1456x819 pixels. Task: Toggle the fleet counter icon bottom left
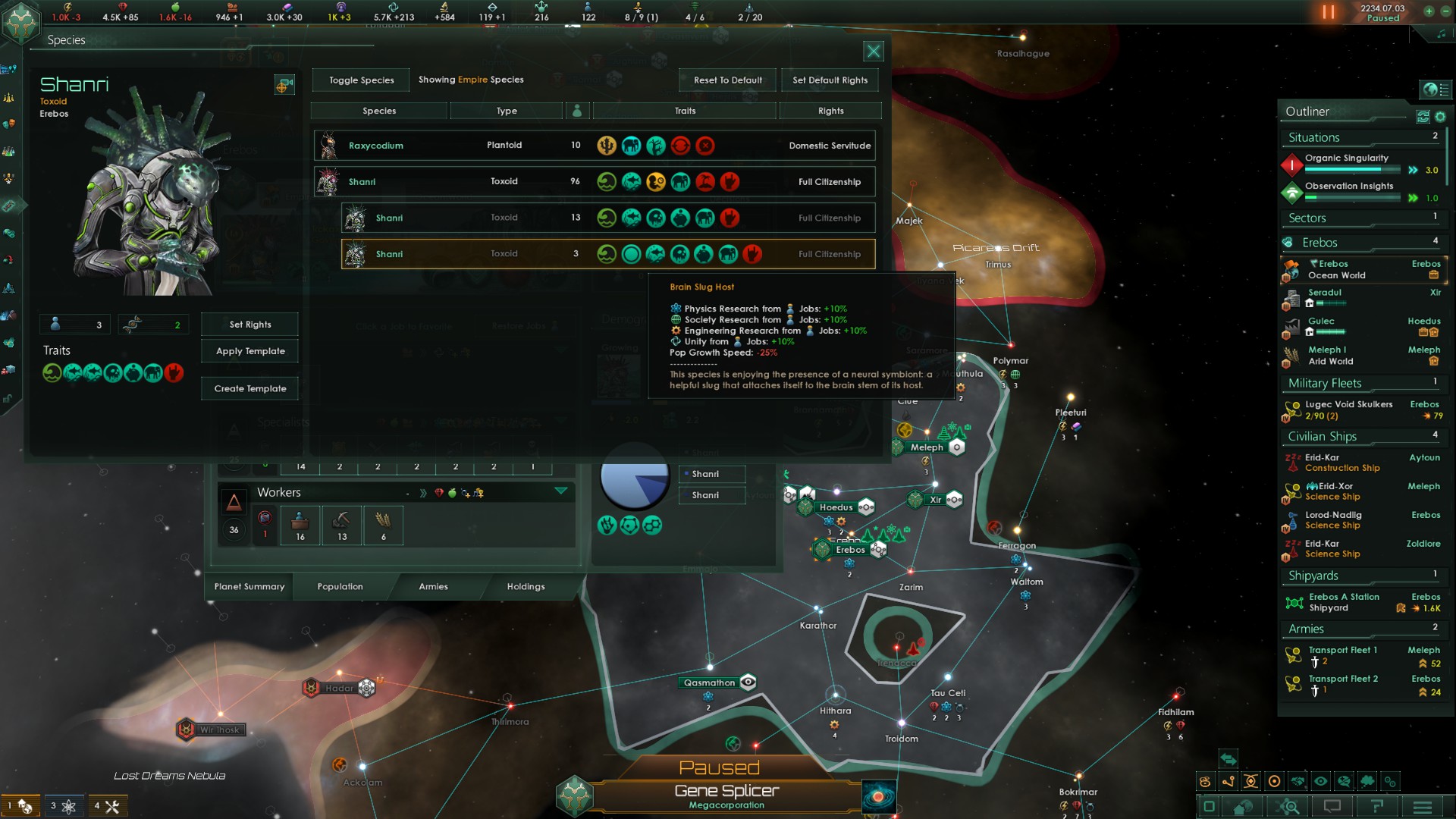tap(19, 806)
